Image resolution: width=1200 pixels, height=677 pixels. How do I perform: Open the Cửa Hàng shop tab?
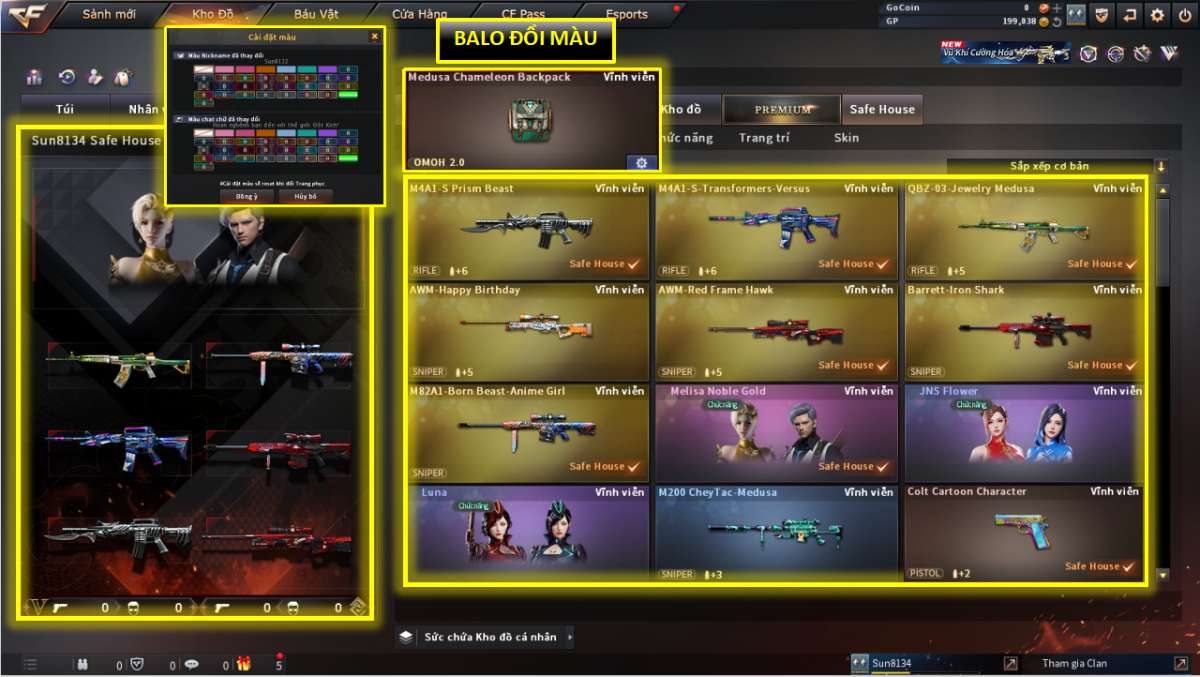coord(419,14)
